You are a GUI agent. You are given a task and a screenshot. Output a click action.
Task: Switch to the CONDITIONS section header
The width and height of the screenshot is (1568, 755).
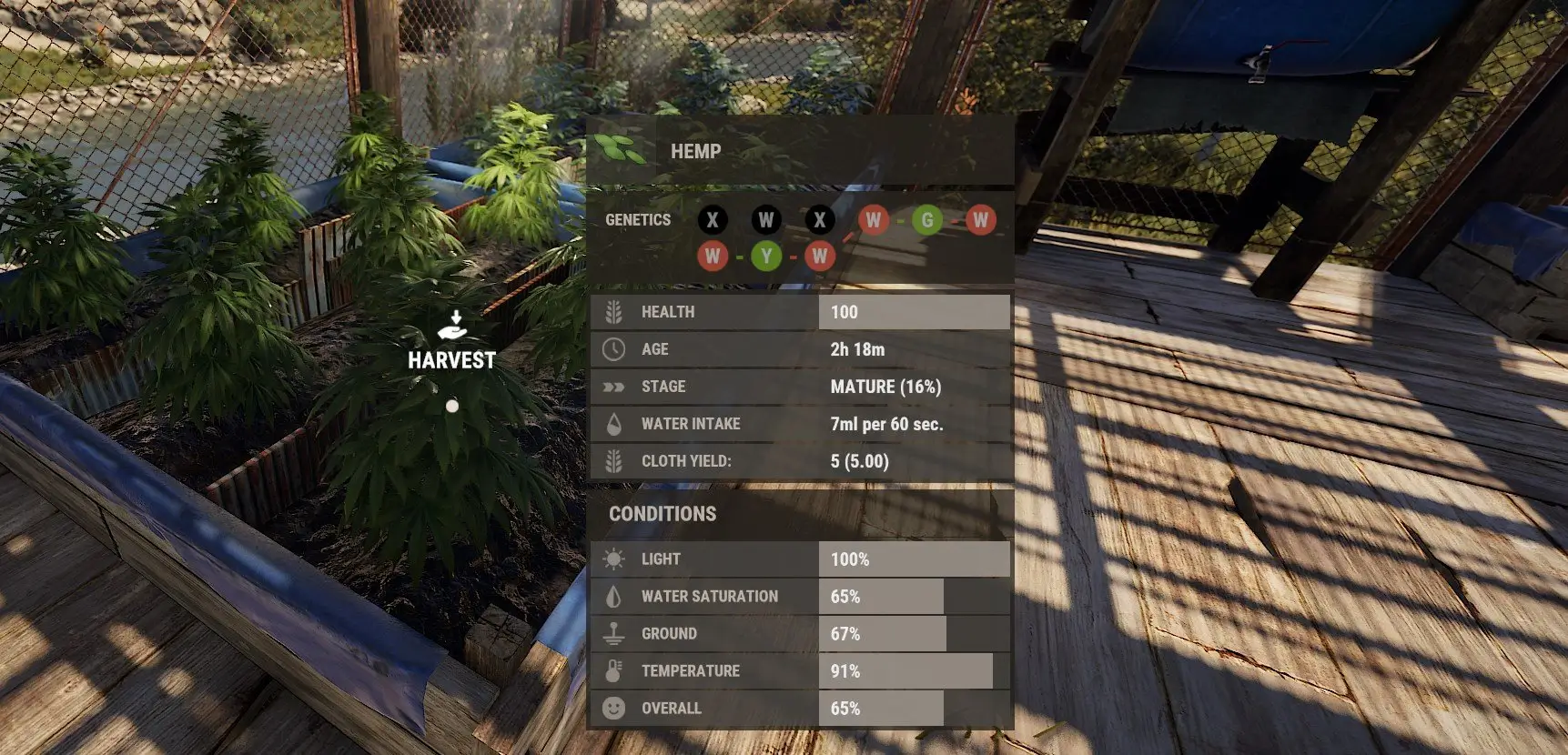(662, 514)
